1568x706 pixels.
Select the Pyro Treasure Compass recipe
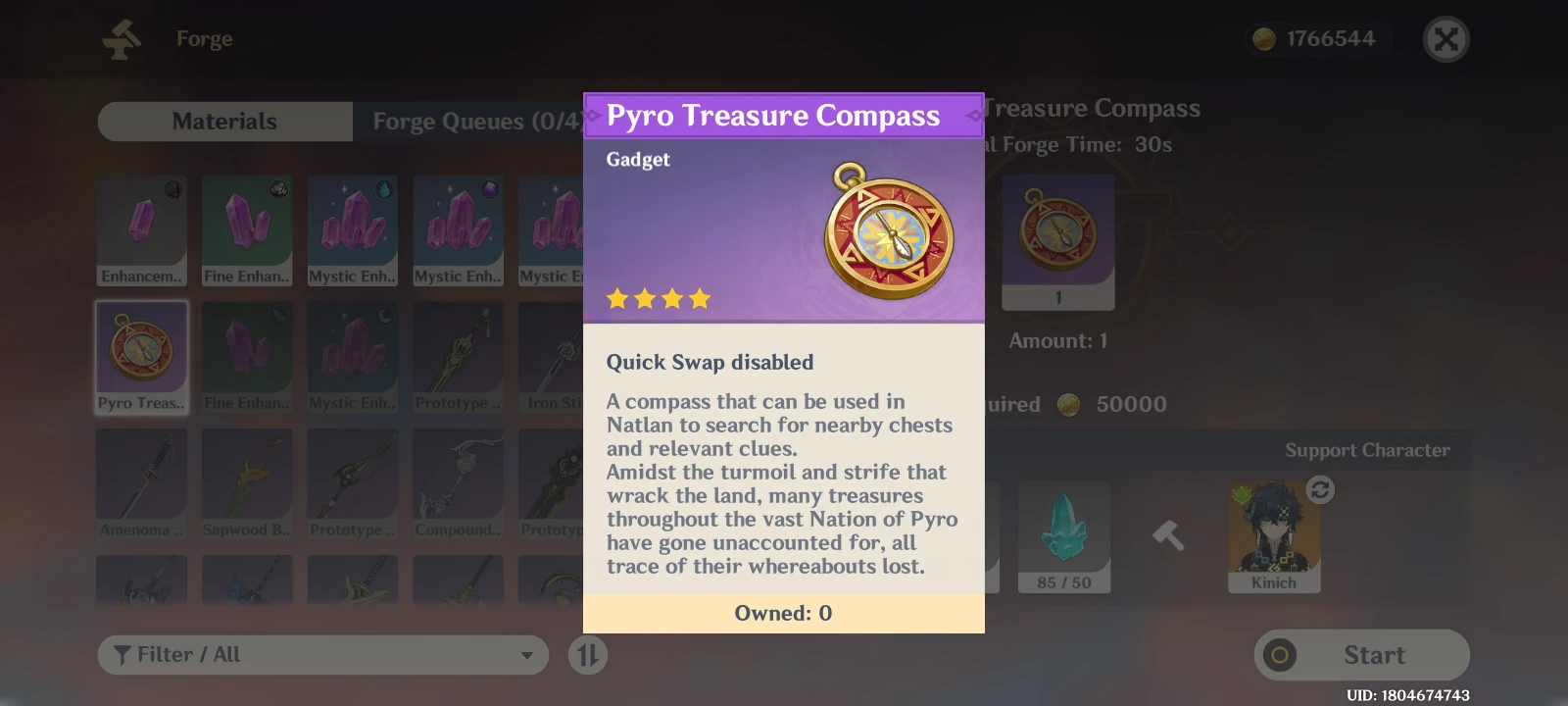(142, 355)
